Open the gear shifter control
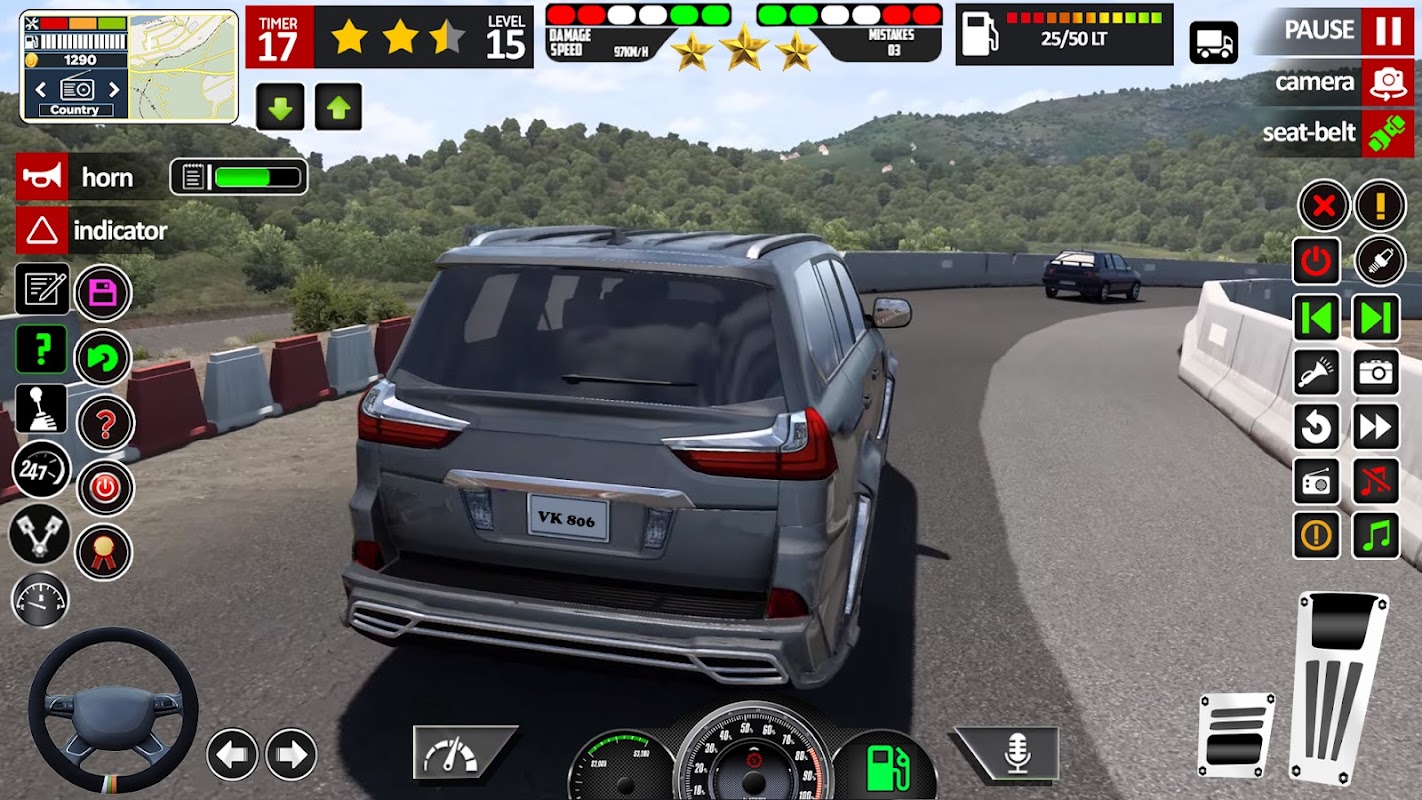 coord(41,408)
